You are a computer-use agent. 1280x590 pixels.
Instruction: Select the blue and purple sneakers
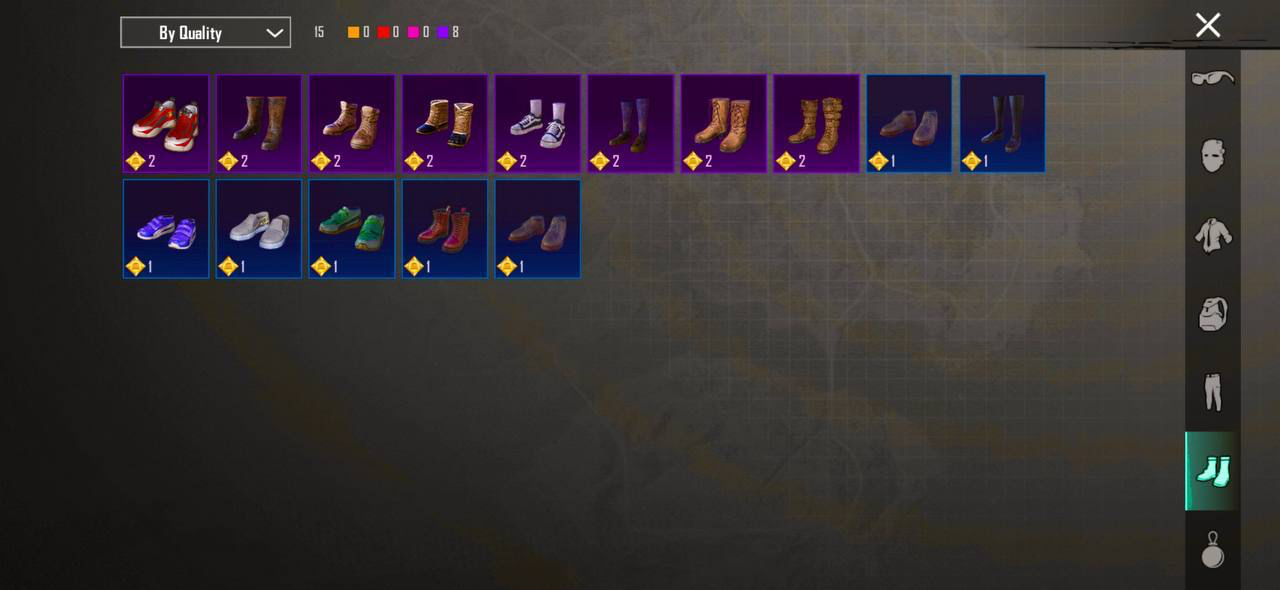point(166,228)
